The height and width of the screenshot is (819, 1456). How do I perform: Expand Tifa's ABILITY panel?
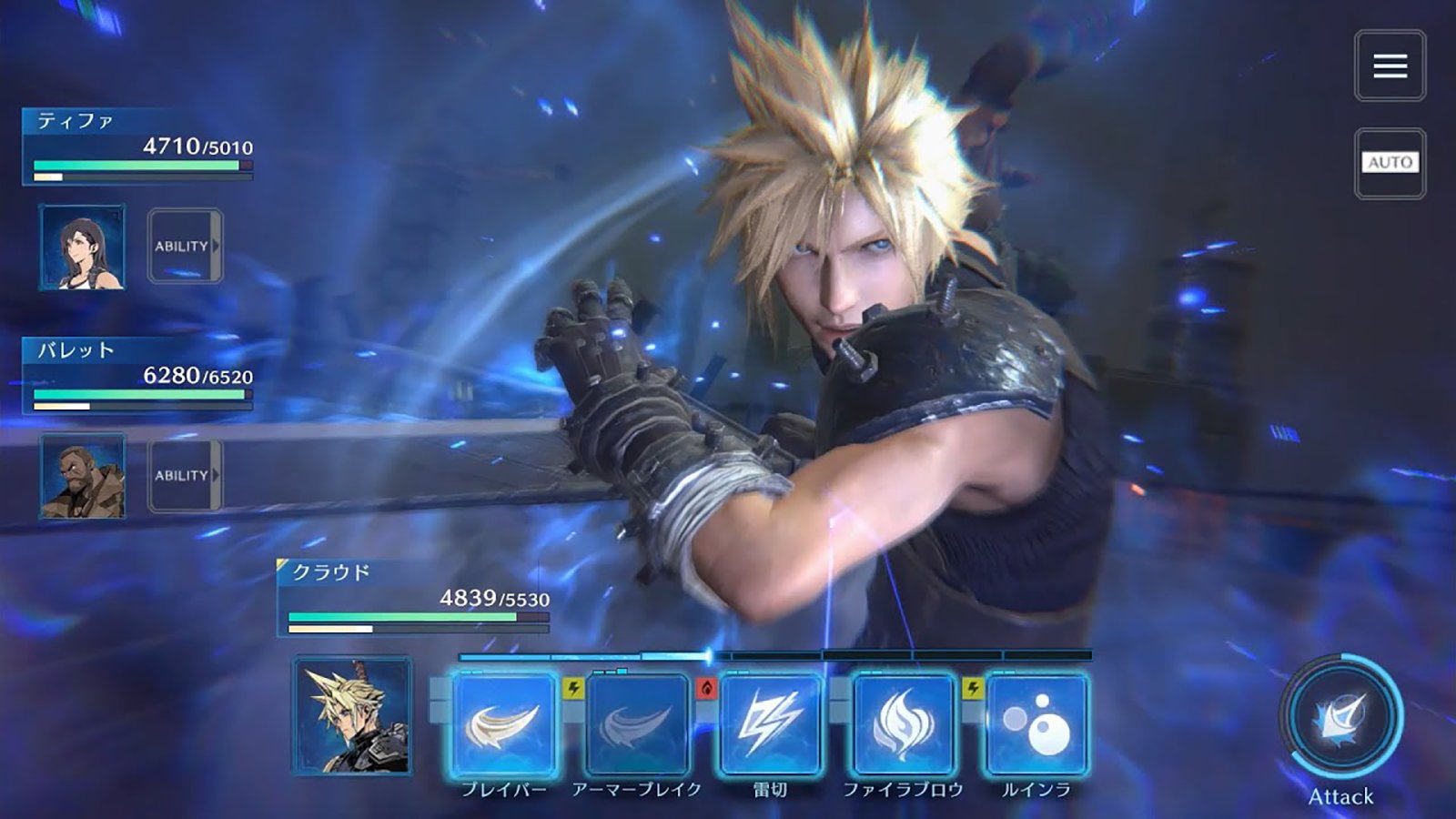point(184,244)
